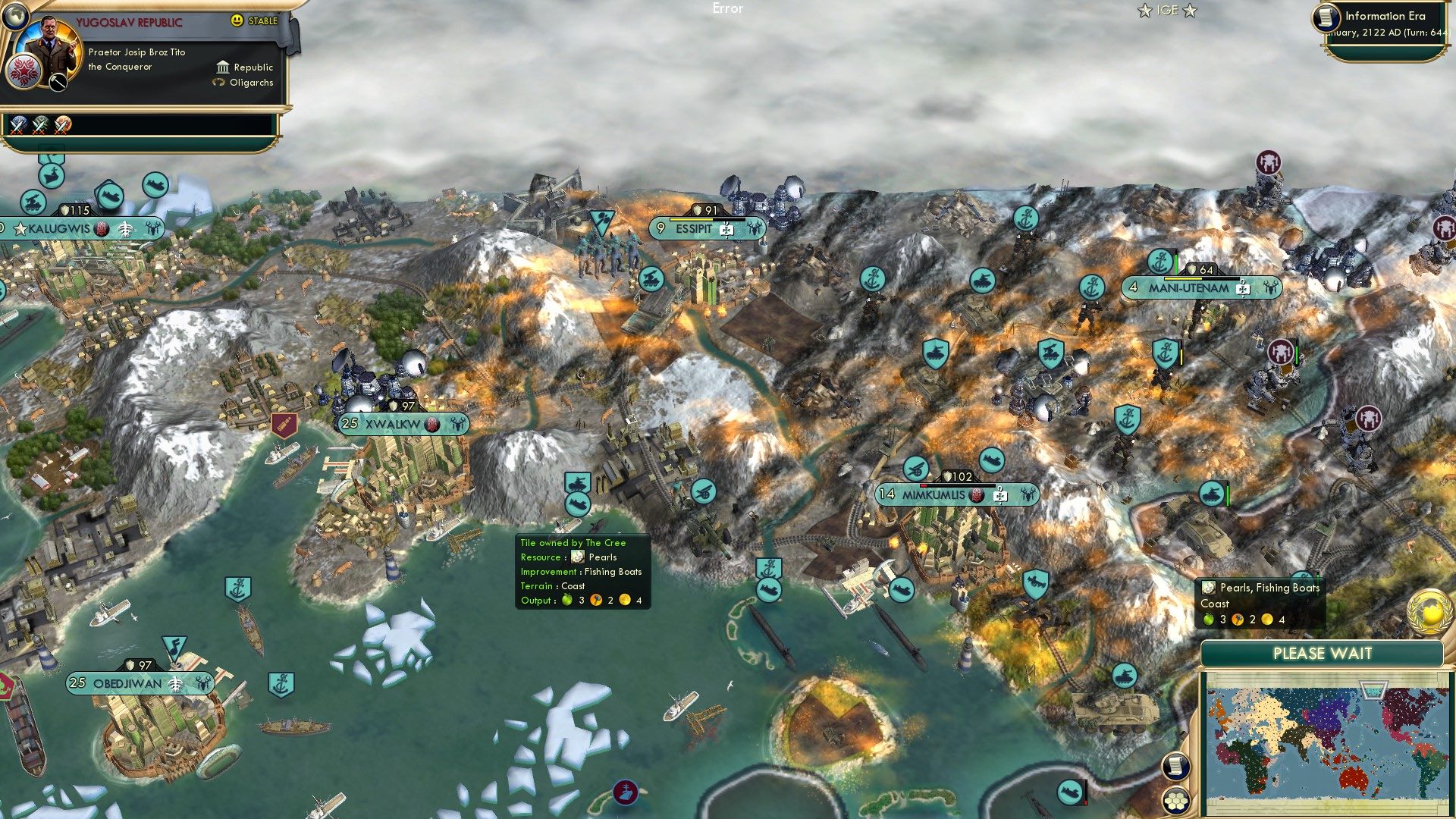This screenshot has height=819, width=1456.
Task: Click the globe icon in the top-left corner
Action: [15, 17]
